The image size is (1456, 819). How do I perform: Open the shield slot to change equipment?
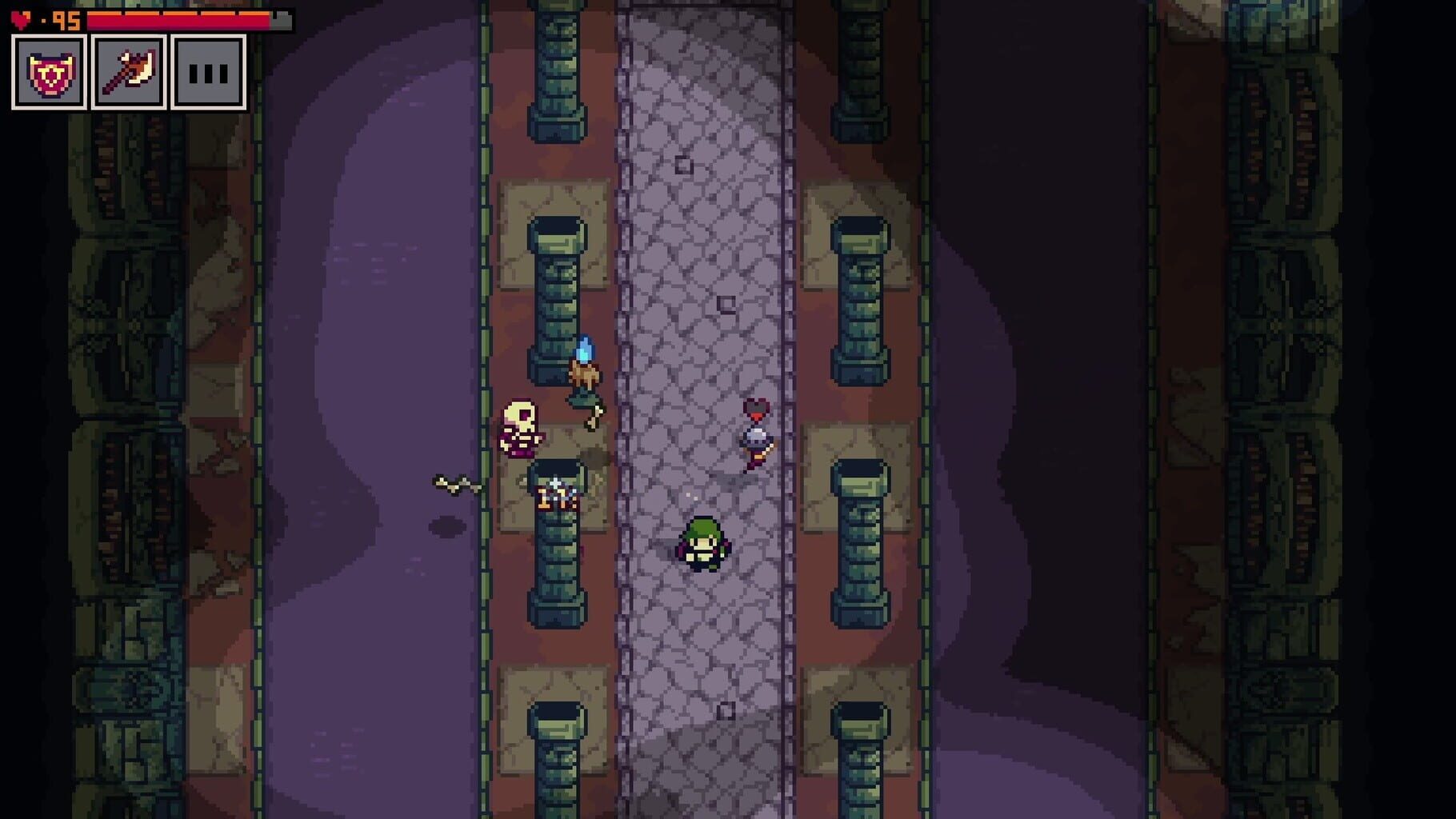click(x=50, y=74)
